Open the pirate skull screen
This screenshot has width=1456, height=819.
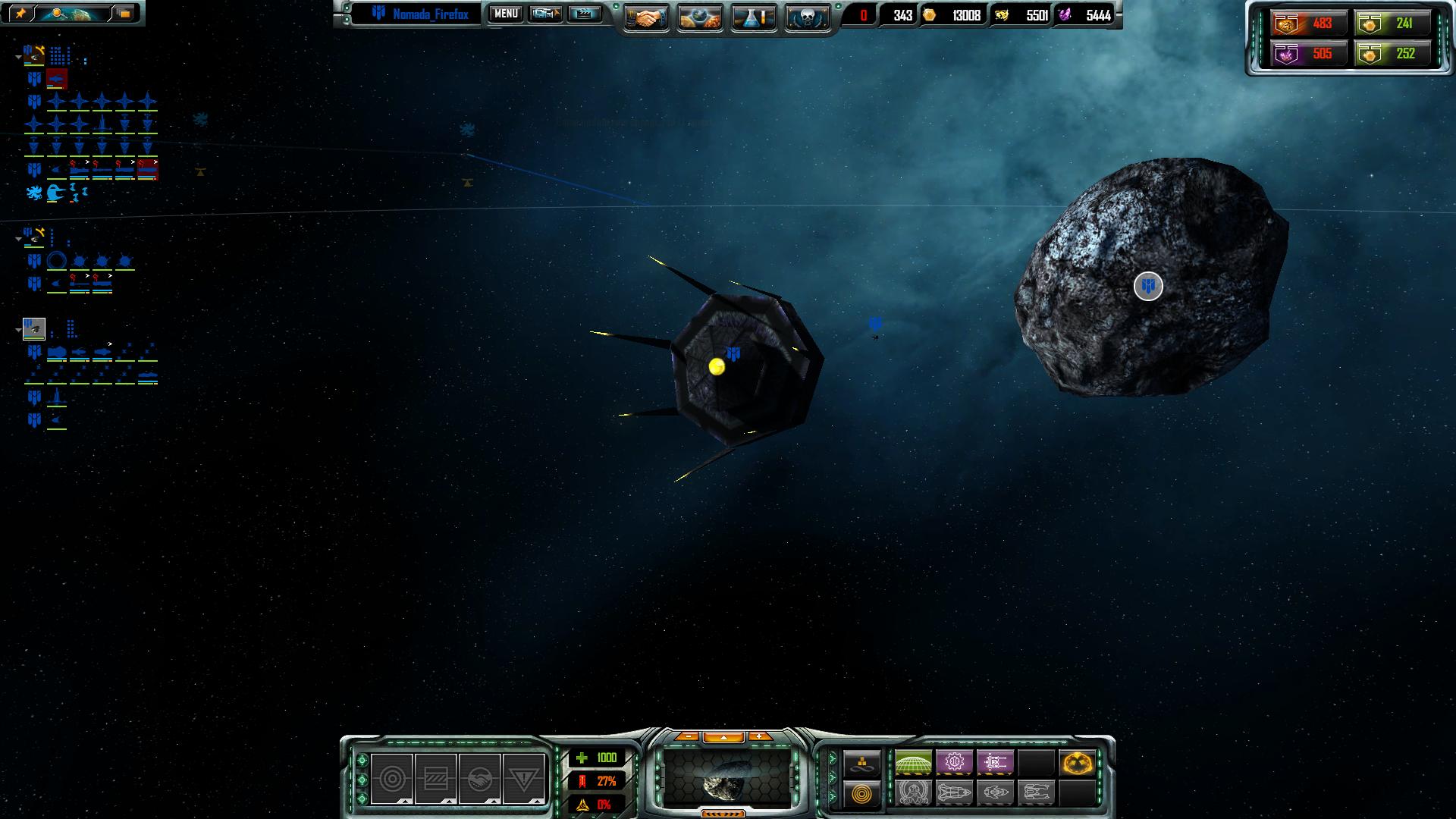tap(807, 17)
